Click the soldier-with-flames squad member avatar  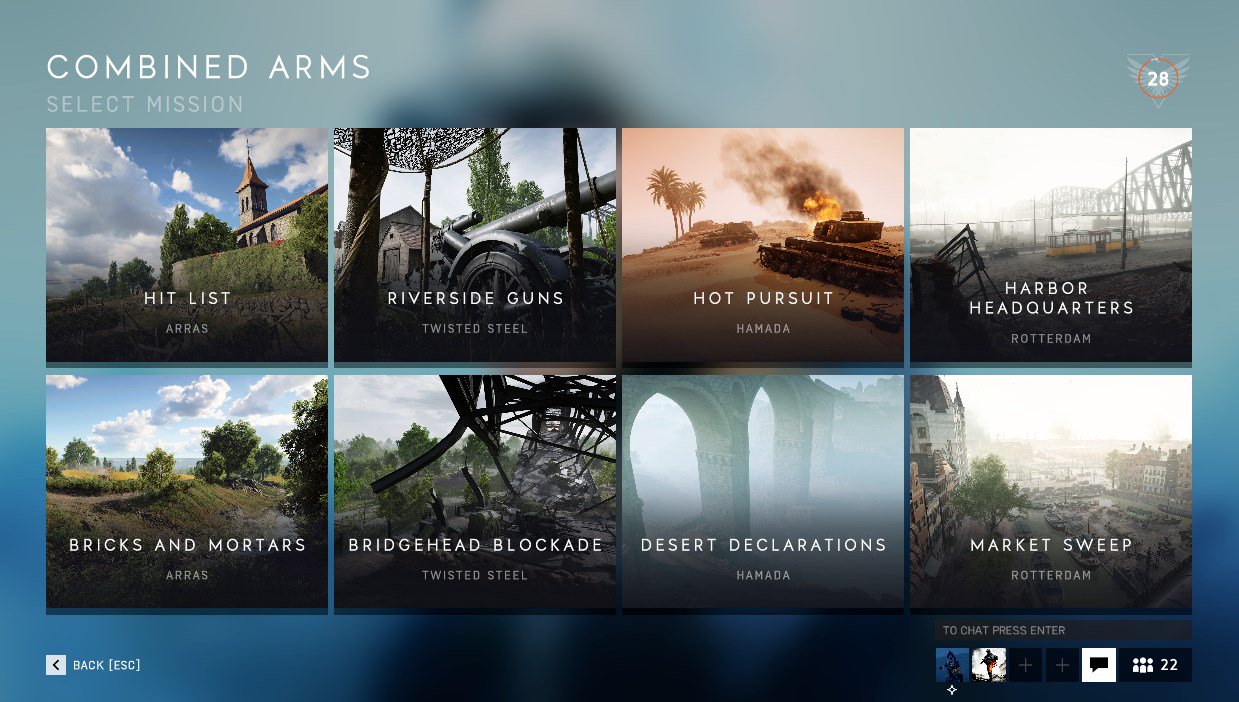(989, 665)
